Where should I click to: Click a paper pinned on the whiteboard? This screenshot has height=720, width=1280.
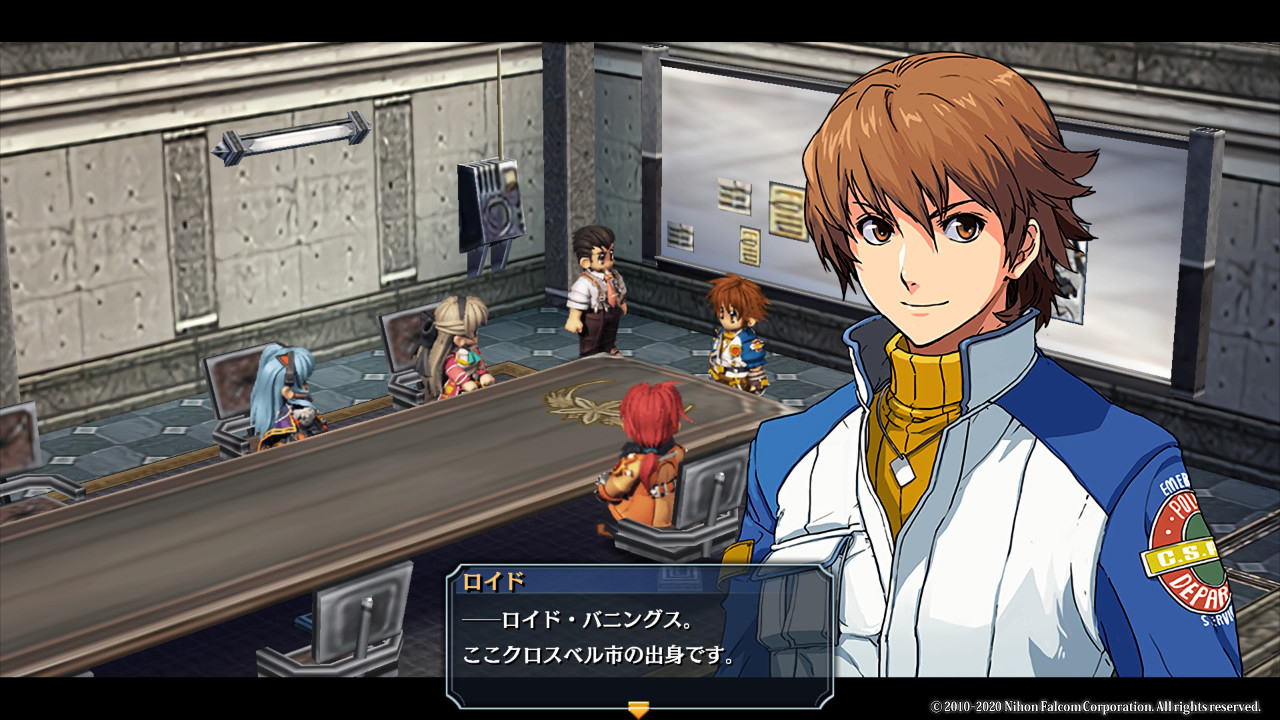735,195
